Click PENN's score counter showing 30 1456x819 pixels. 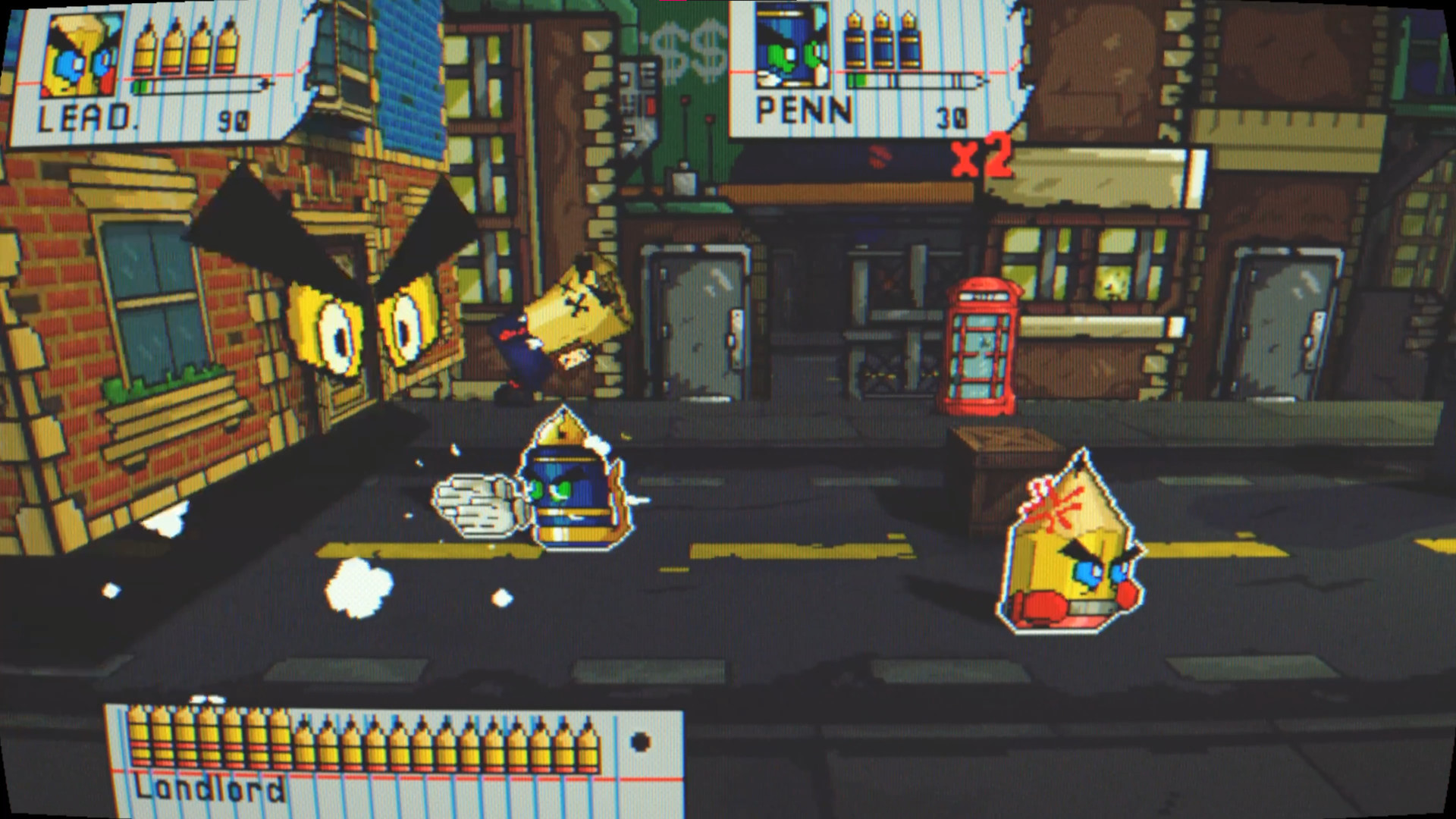coord(952,115)
